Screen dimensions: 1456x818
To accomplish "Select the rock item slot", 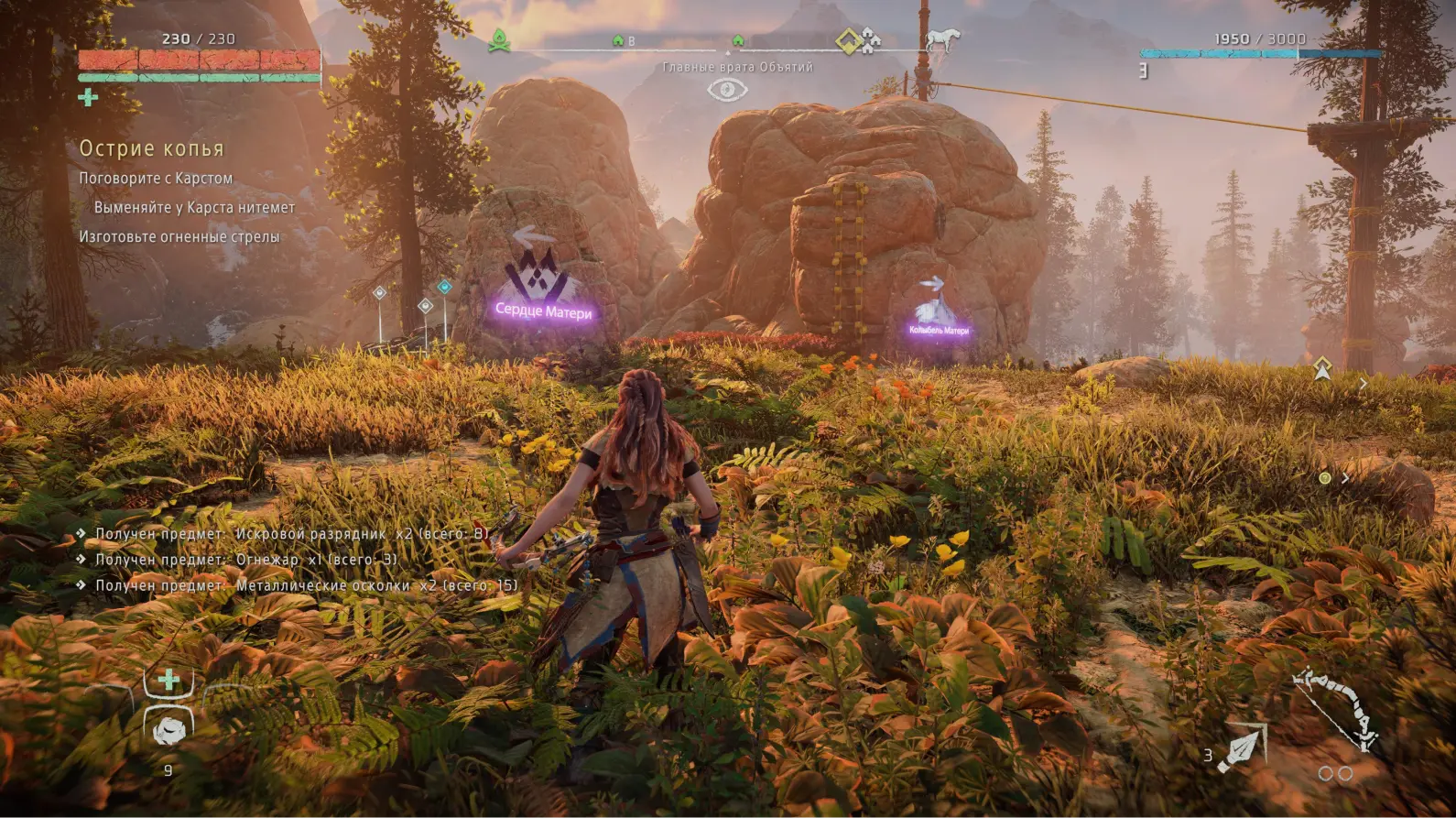I will [x=168, y=731].
